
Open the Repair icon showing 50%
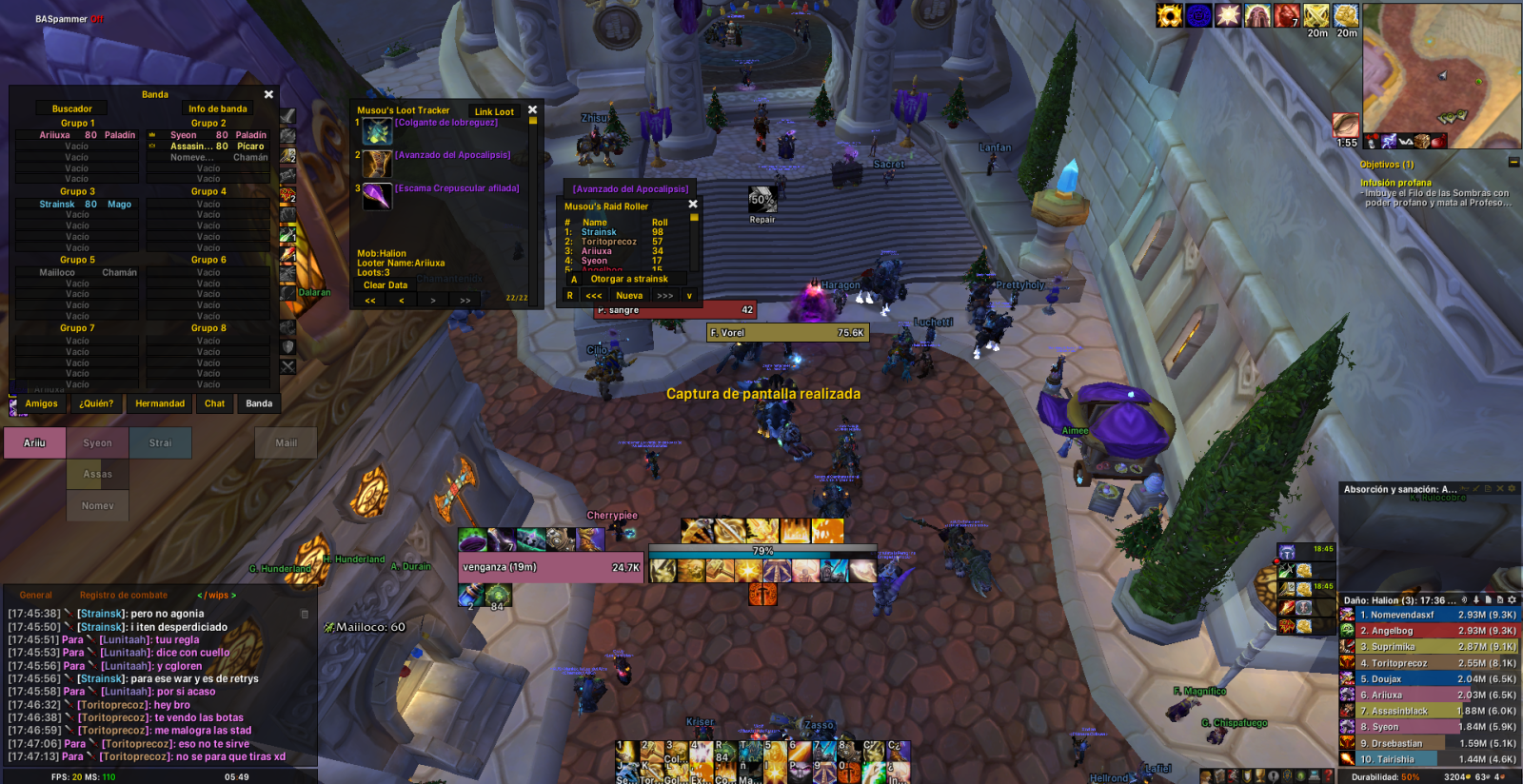pos(761,200)
